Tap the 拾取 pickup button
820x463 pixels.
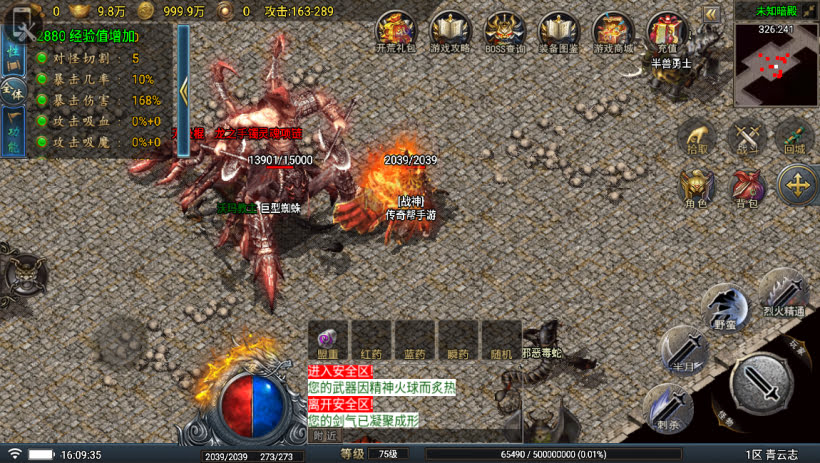click(x=697, y=137)
